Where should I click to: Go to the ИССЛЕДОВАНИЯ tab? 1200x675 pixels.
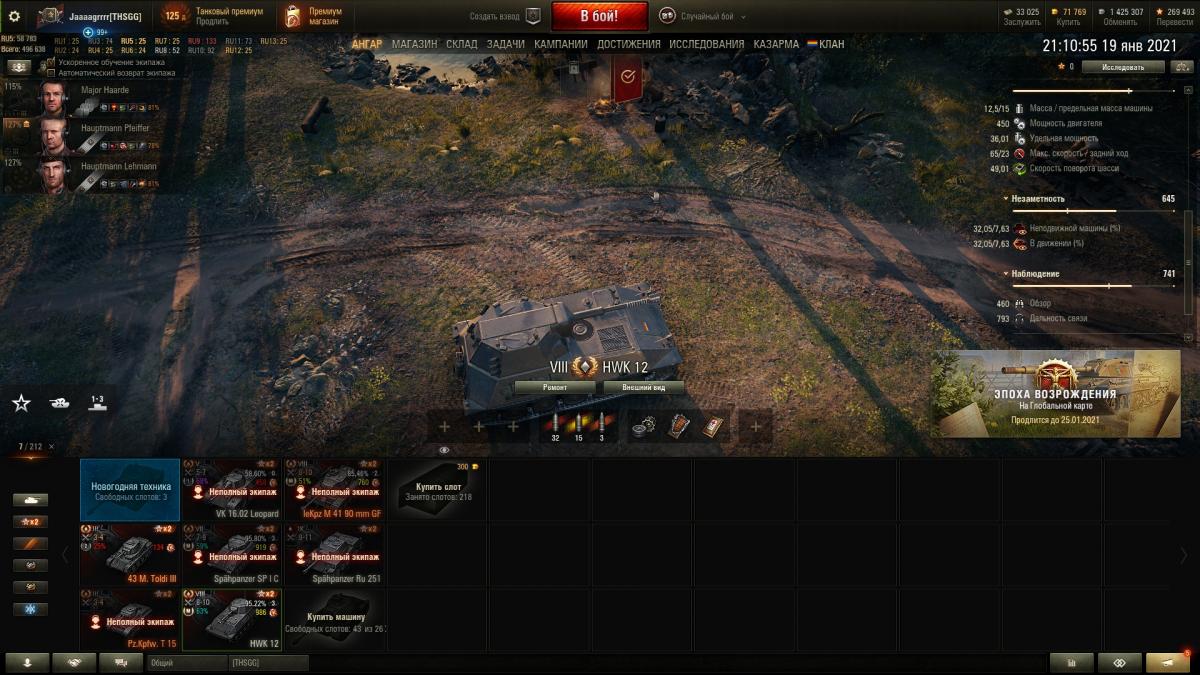(x=706, y=44)
